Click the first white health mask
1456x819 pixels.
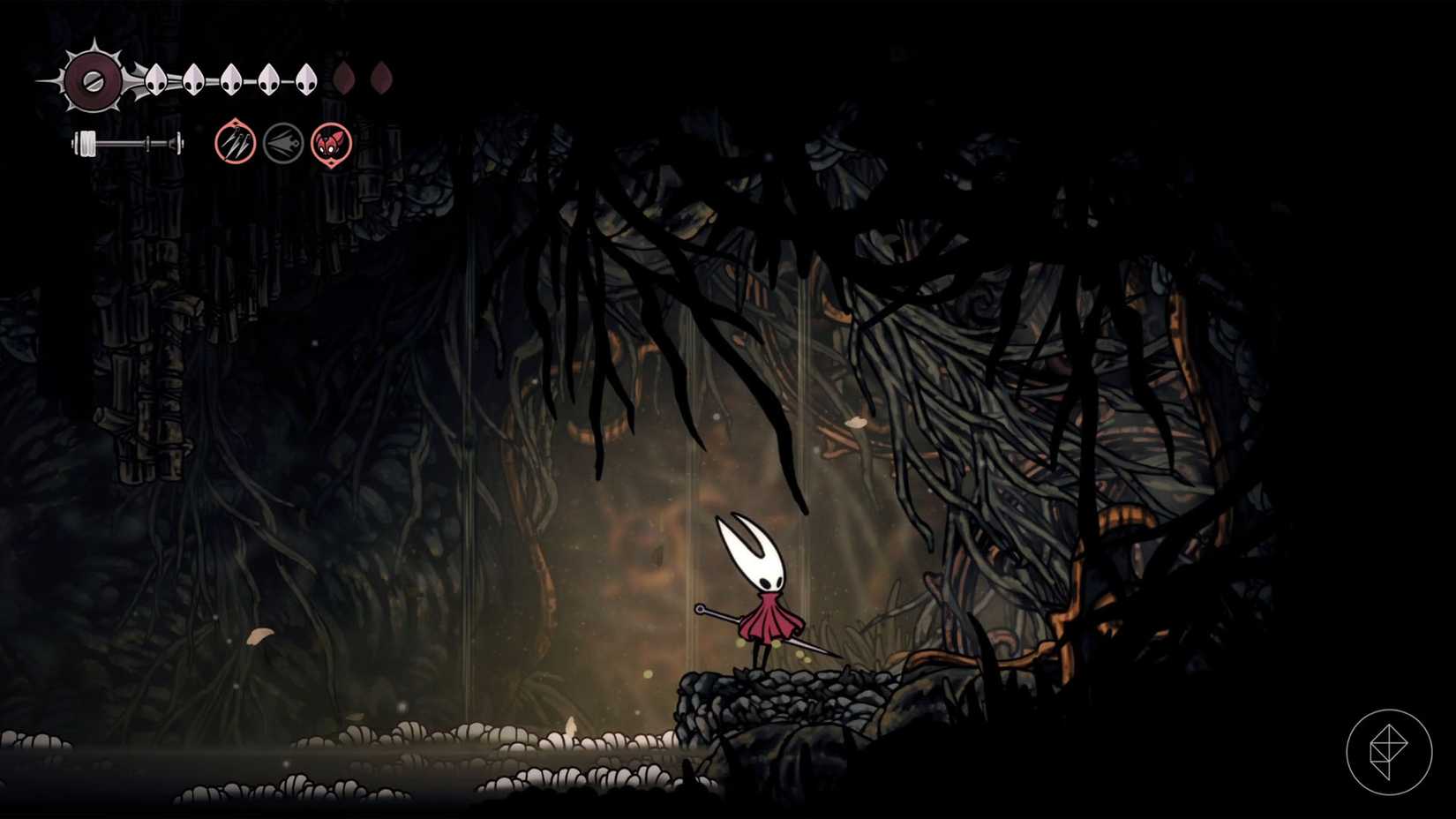[156, 78]
